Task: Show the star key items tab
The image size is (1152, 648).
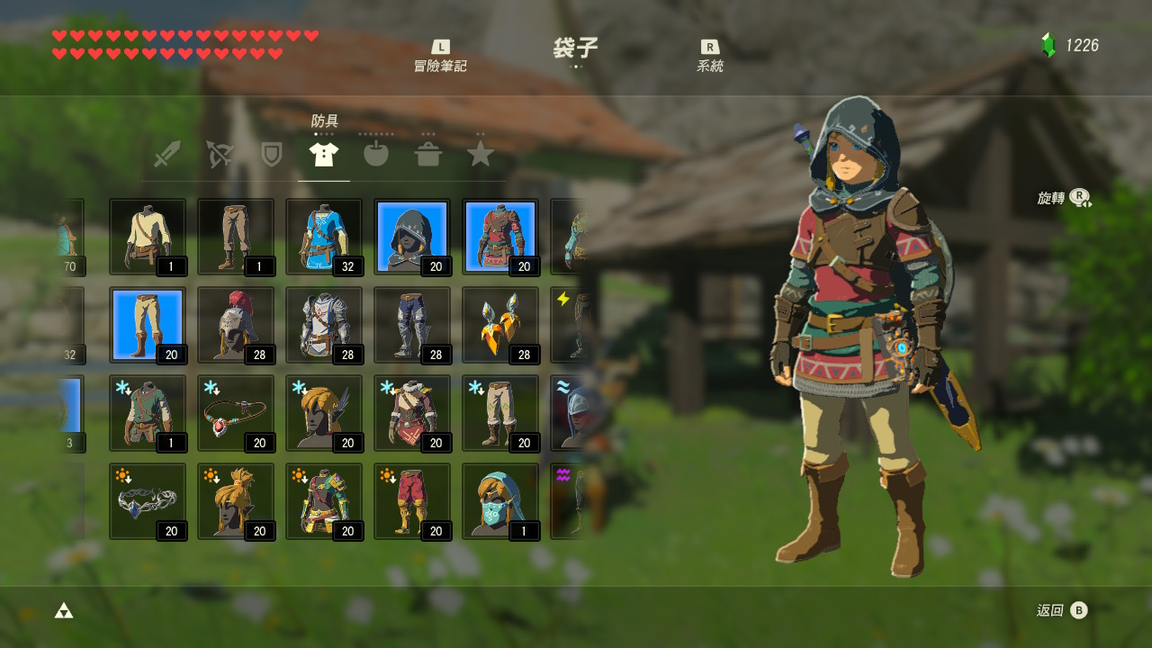Action: tap(480, 154)
